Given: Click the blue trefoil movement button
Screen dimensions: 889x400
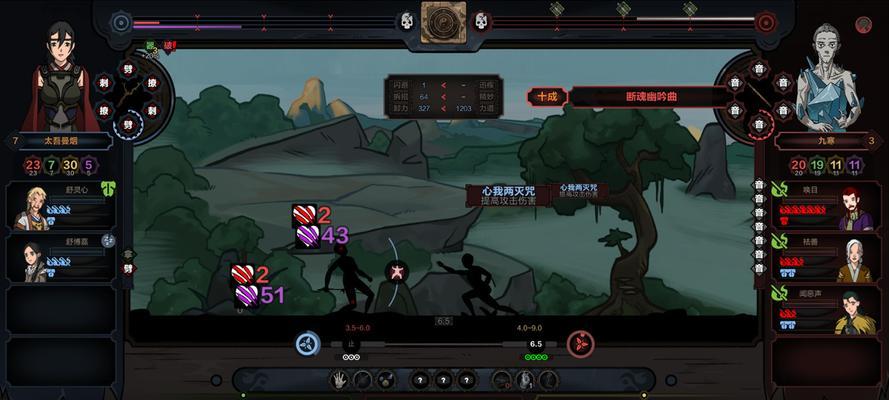Looking at the screenshot, I should coord(308,343).
